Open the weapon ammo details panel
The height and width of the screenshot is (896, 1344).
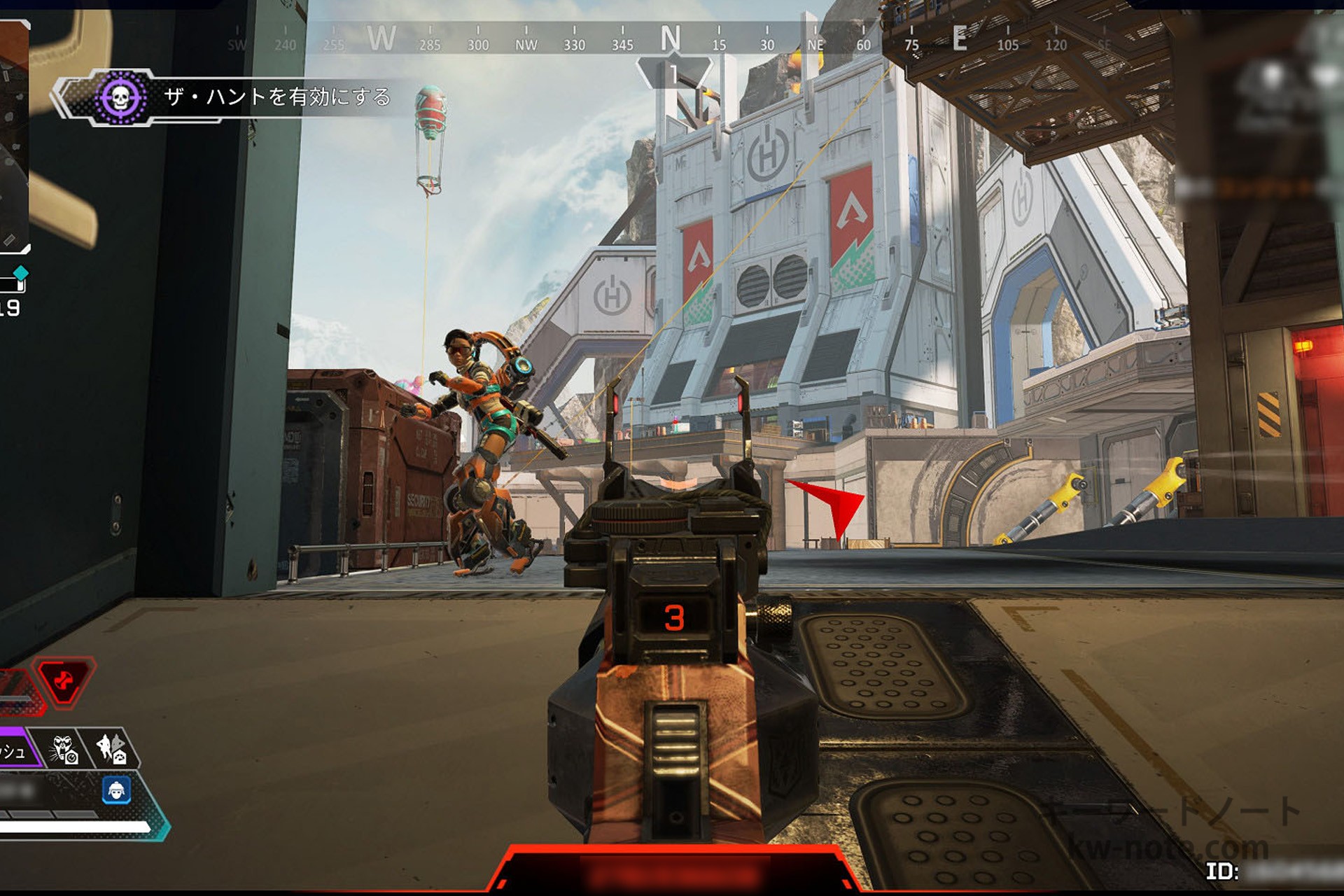(672, 871)
